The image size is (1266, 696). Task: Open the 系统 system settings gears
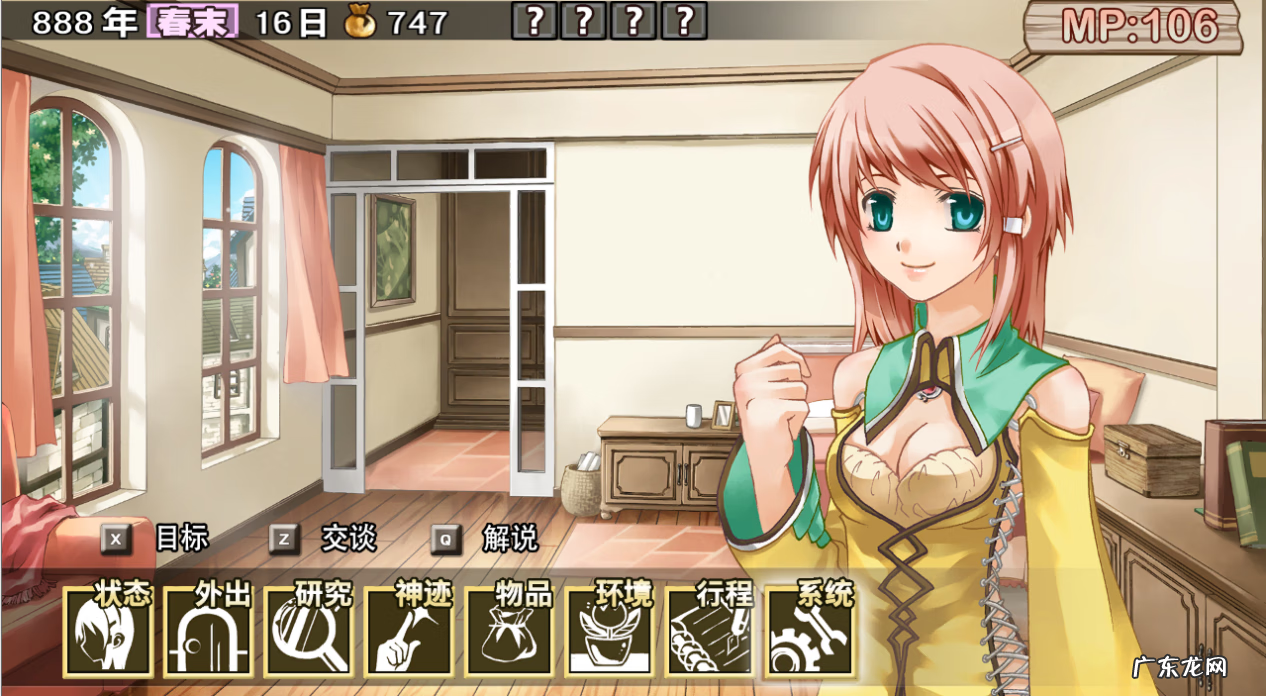pyautogui.click(x=809, y=632)
